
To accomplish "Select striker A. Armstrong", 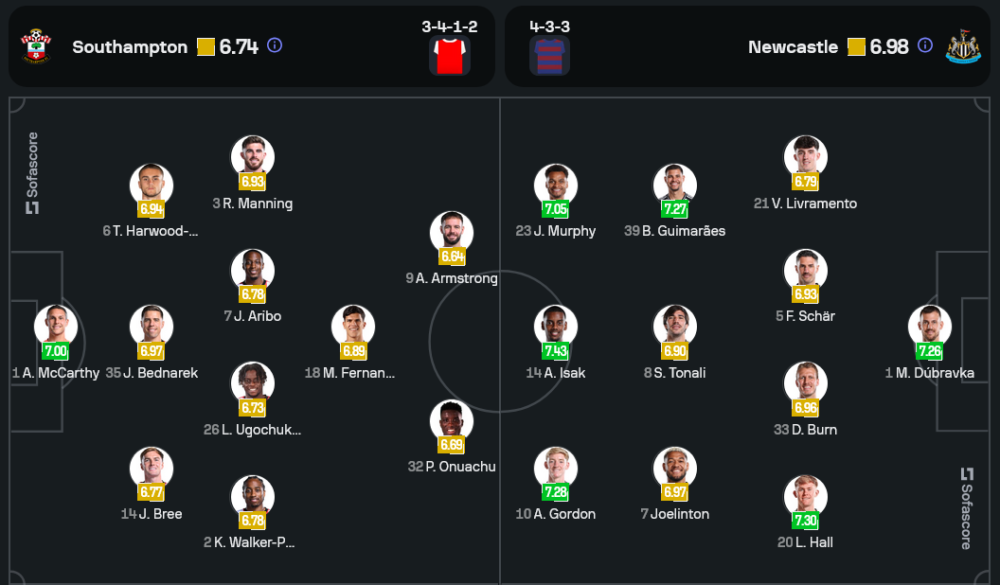I will point(451,233).
